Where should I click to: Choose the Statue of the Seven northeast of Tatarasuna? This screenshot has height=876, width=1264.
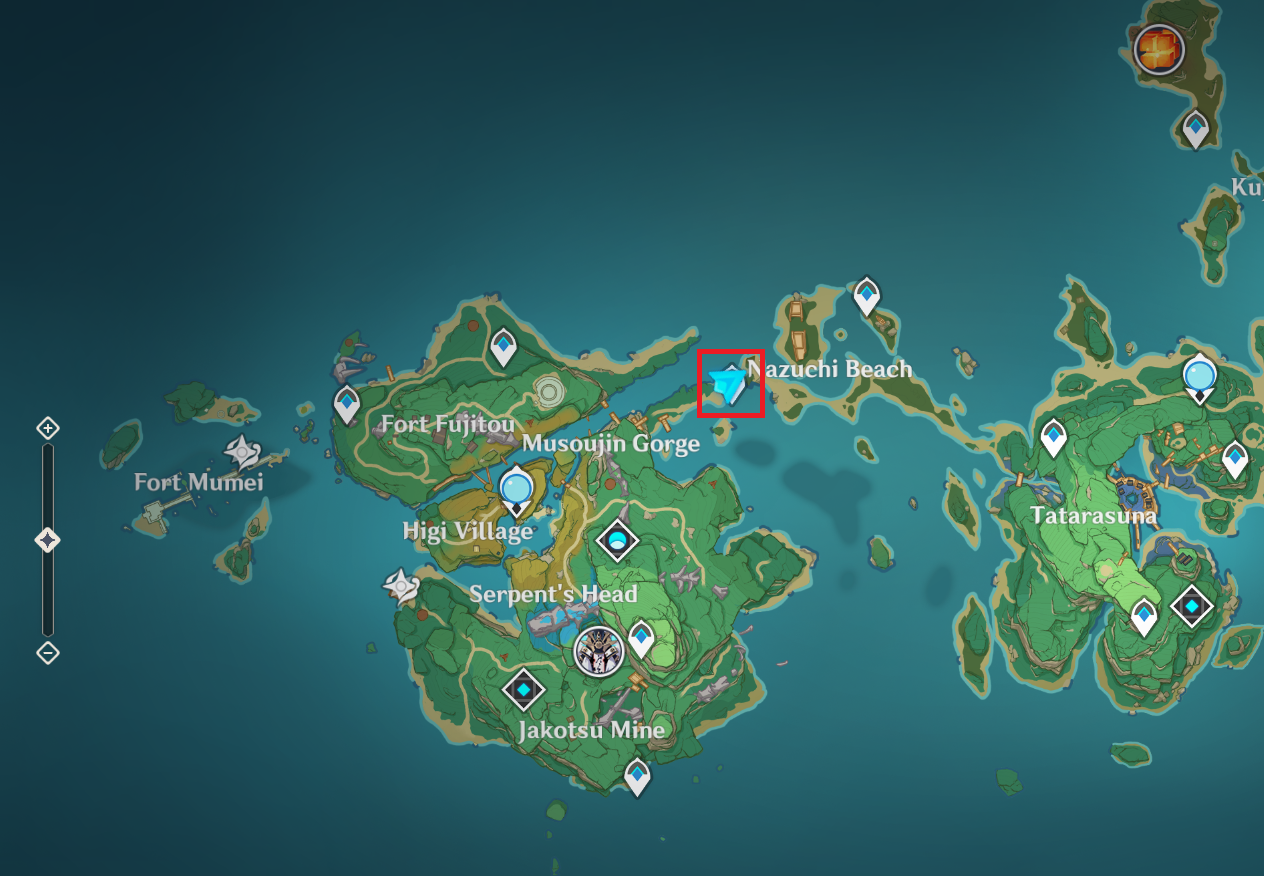(1199, 376)
